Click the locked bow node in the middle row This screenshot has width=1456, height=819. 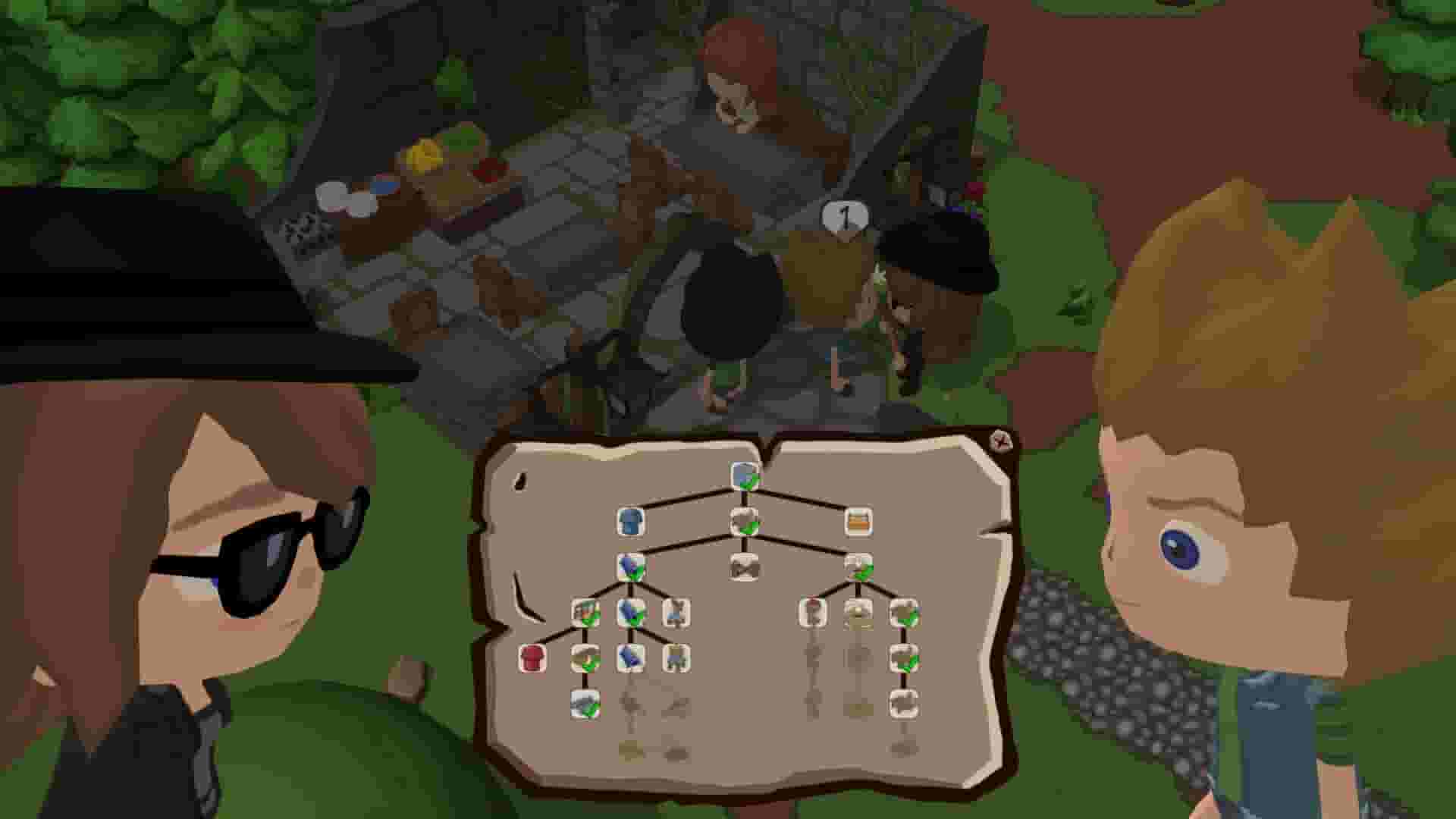pos(743,567)
